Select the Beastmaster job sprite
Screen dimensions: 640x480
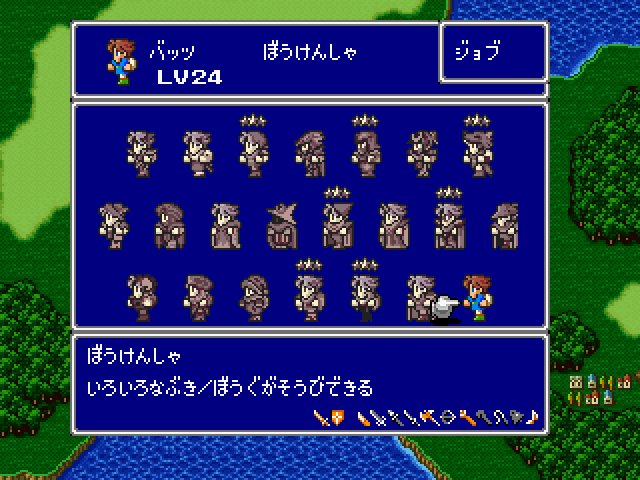click(140, 297)
